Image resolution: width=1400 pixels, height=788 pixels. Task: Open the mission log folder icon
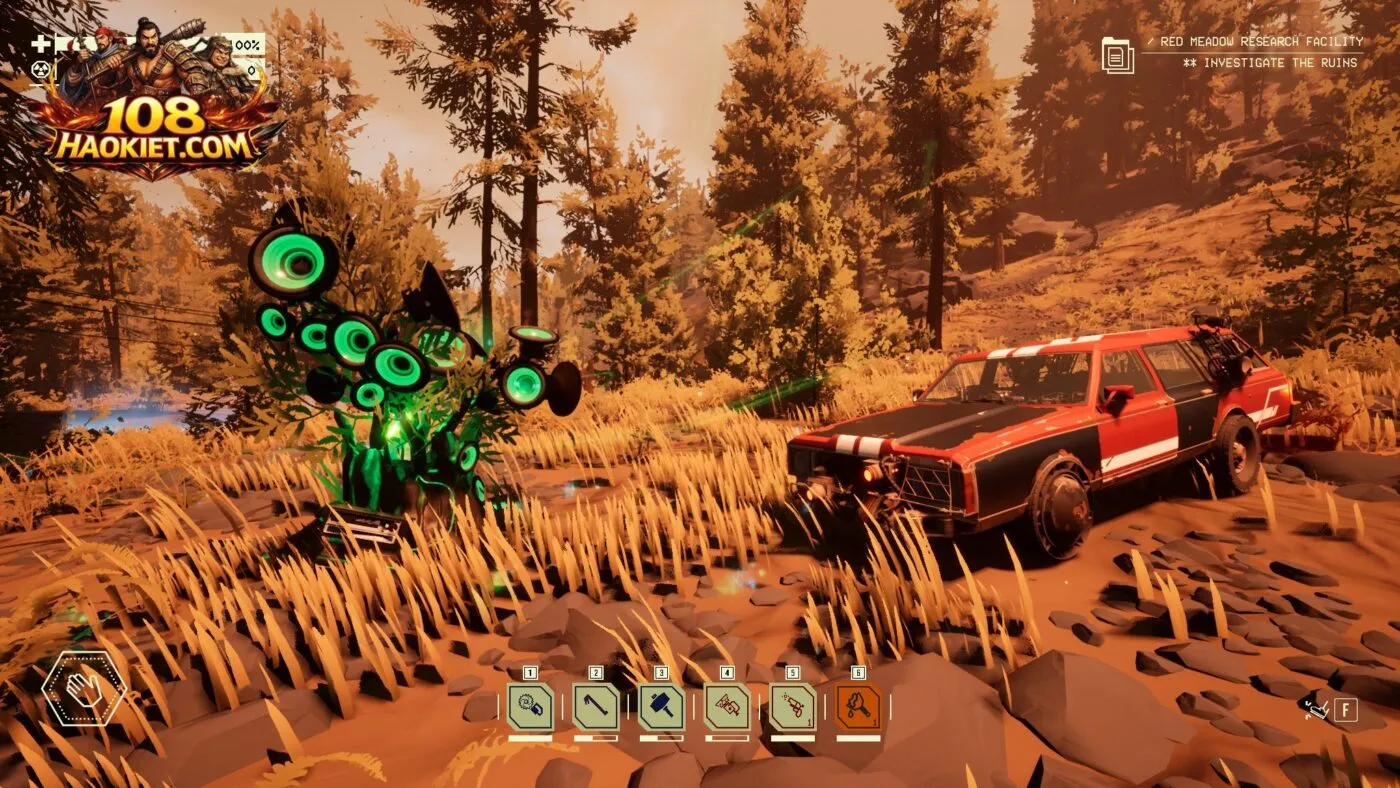(1117, 54)
